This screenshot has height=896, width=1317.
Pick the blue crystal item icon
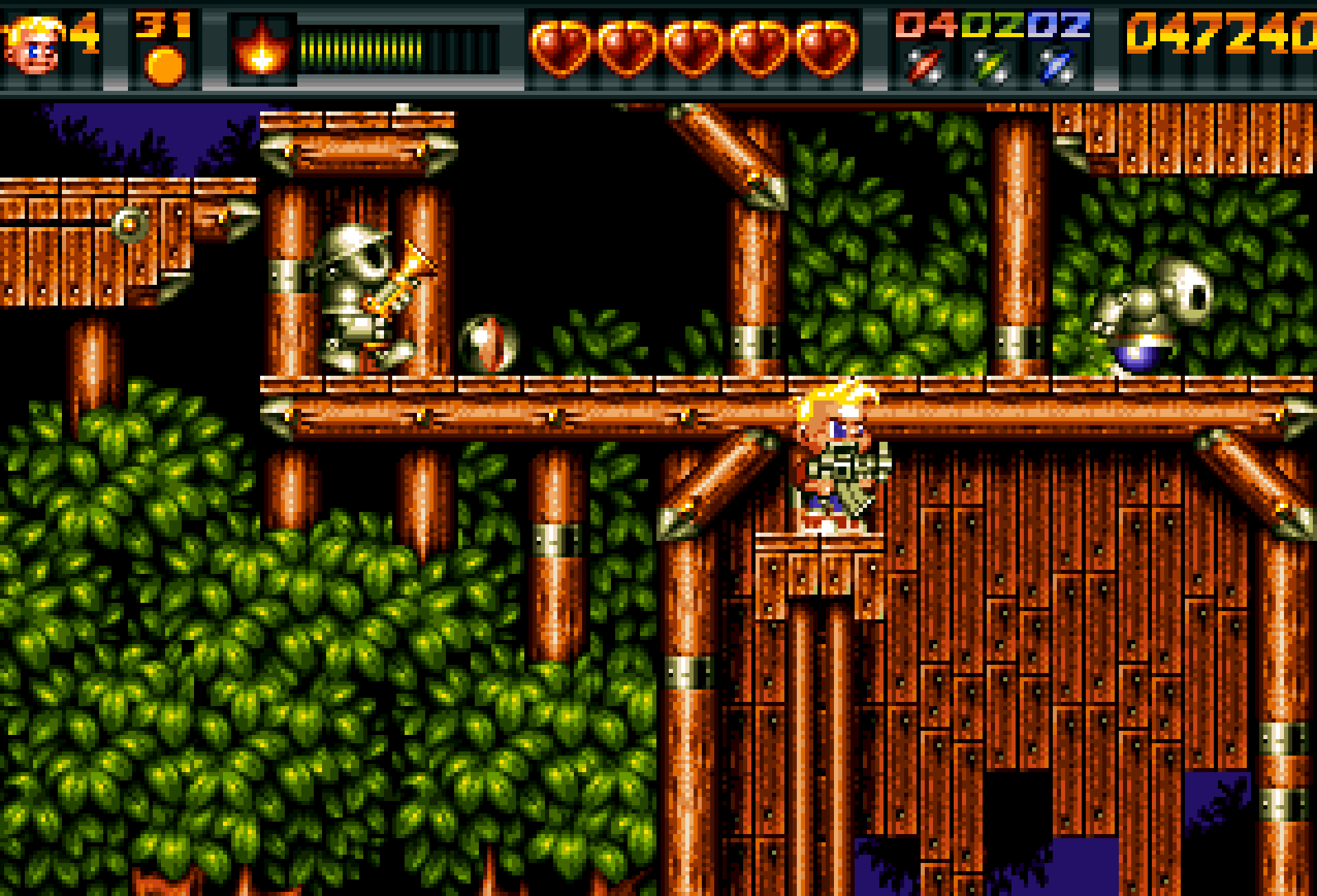(1057, 66)
